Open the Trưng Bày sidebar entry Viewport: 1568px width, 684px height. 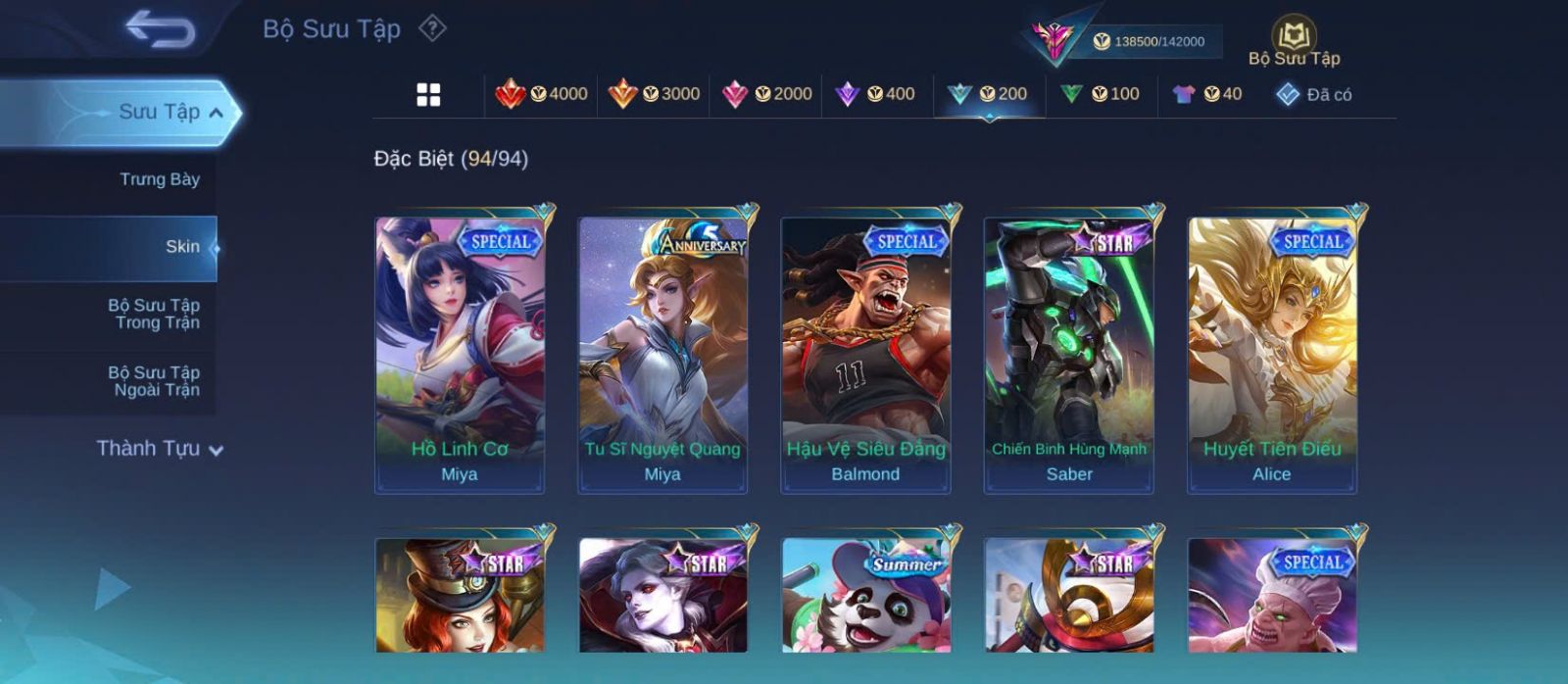159,179
